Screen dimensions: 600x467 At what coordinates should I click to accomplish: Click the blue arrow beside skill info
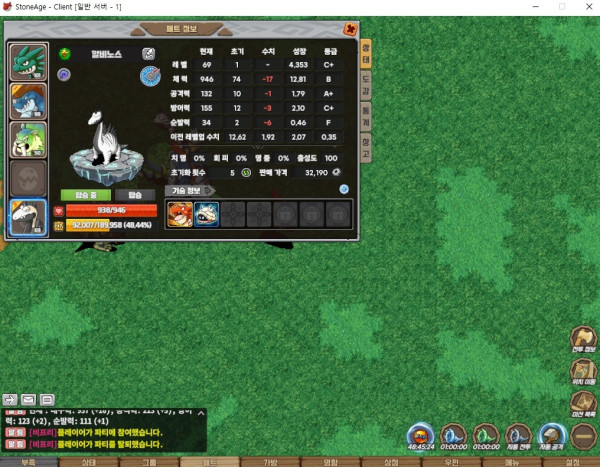(343, 189)
